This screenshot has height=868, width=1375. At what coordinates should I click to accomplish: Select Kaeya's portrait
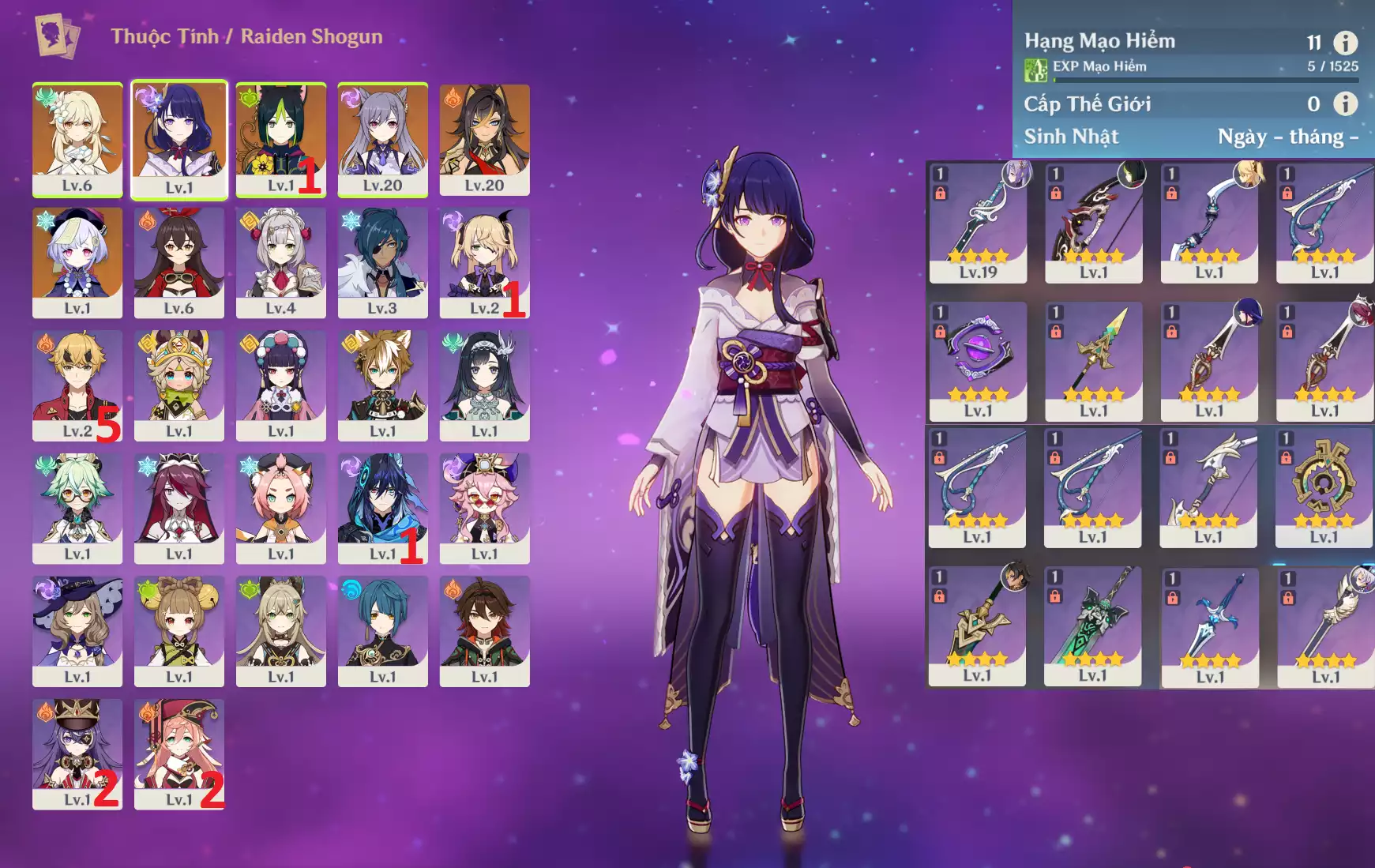[382, 262]
